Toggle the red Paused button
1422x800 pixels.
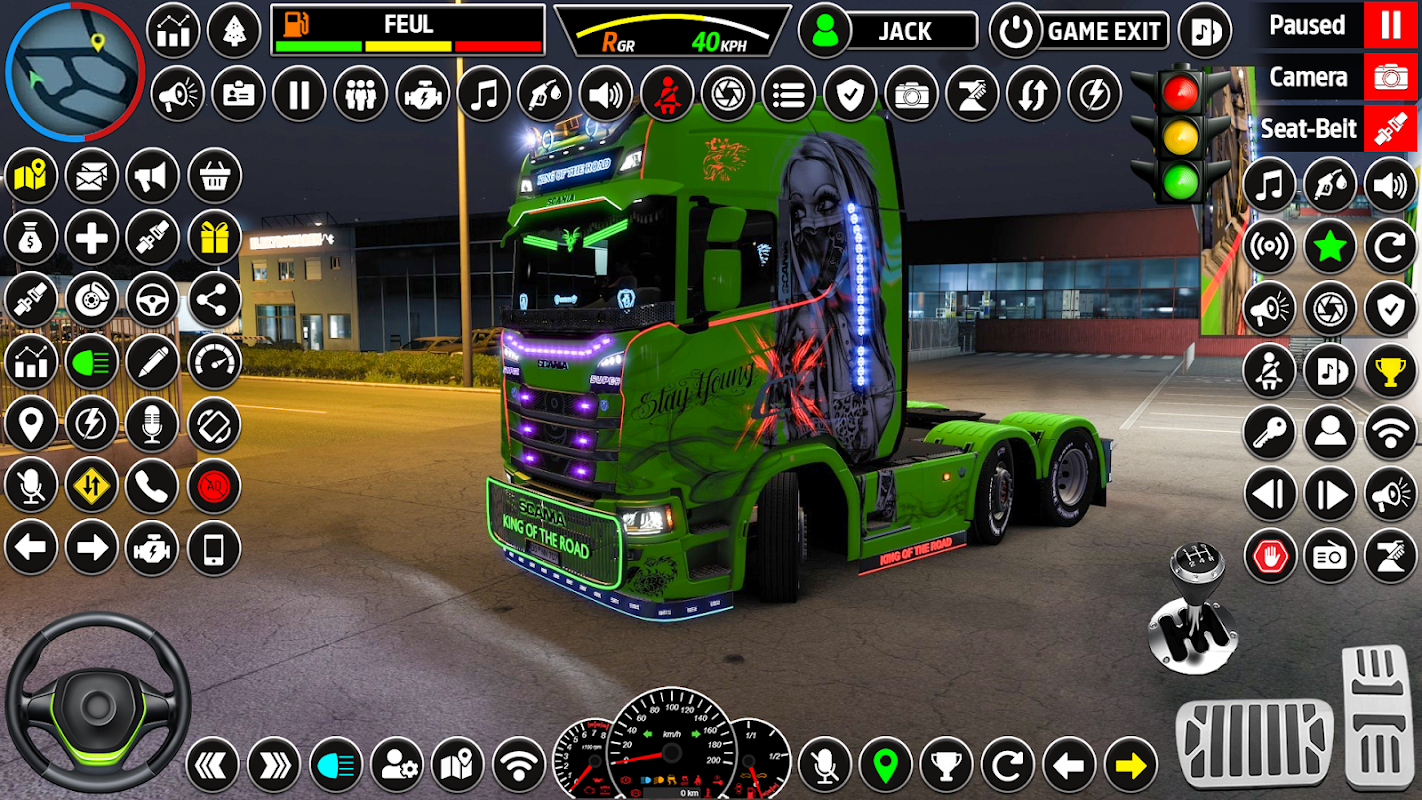point(1390,25)
